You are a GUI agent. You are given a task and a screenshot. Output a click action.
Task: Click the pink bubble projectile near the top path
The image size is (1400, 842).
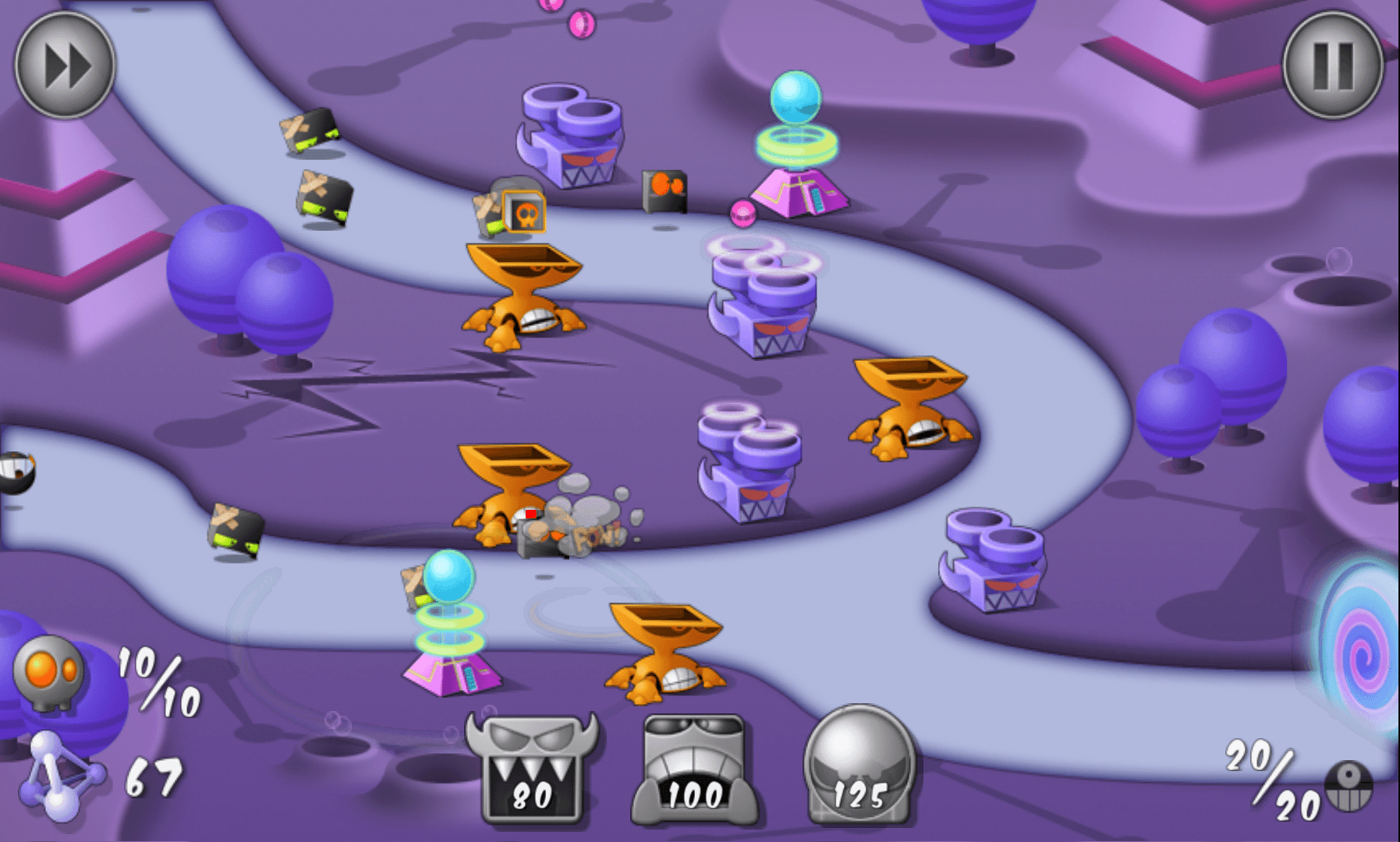(743, 212)
